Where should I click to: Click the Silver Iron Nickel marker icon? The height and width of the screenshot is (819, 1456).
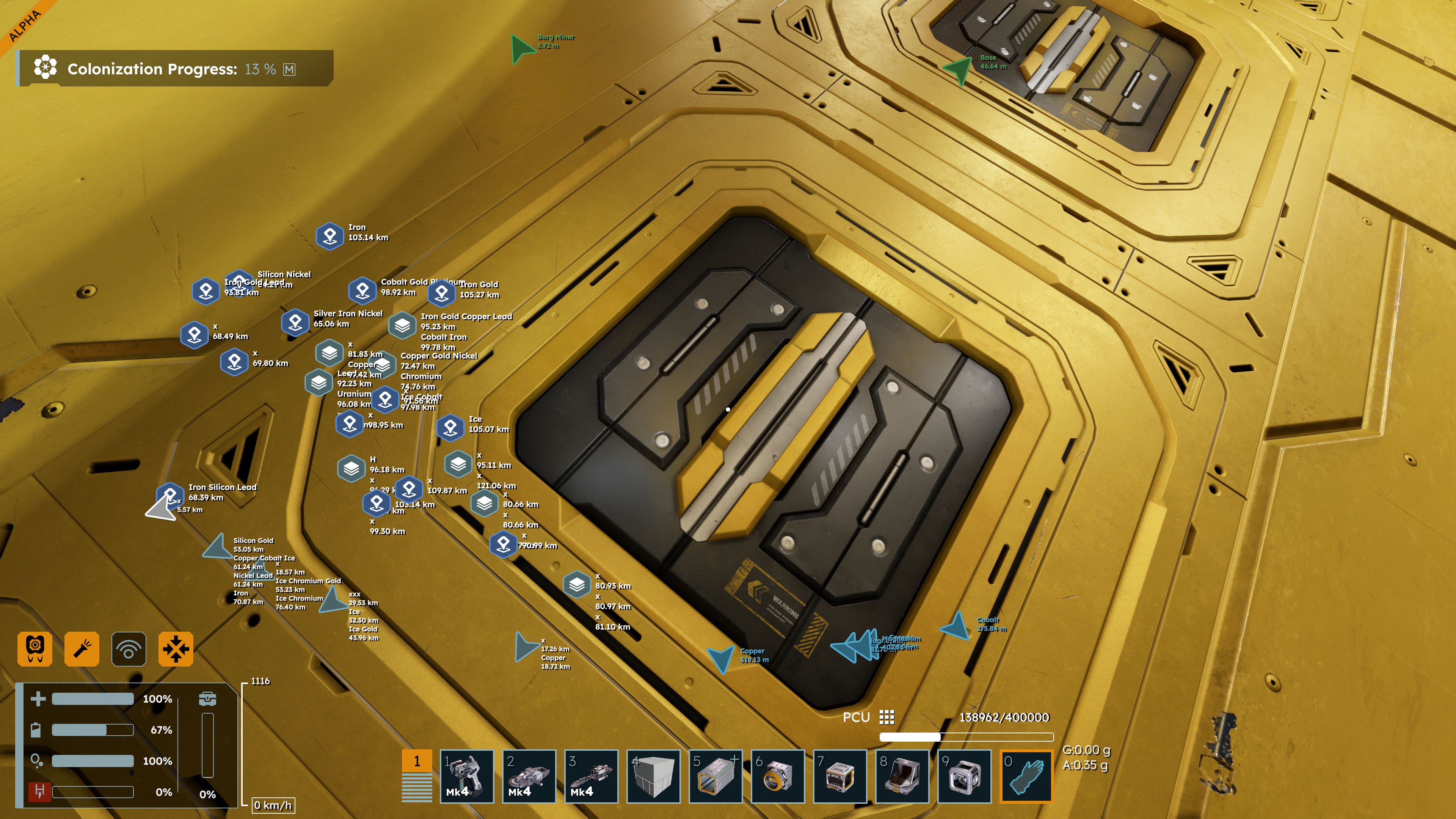(295, 322)
